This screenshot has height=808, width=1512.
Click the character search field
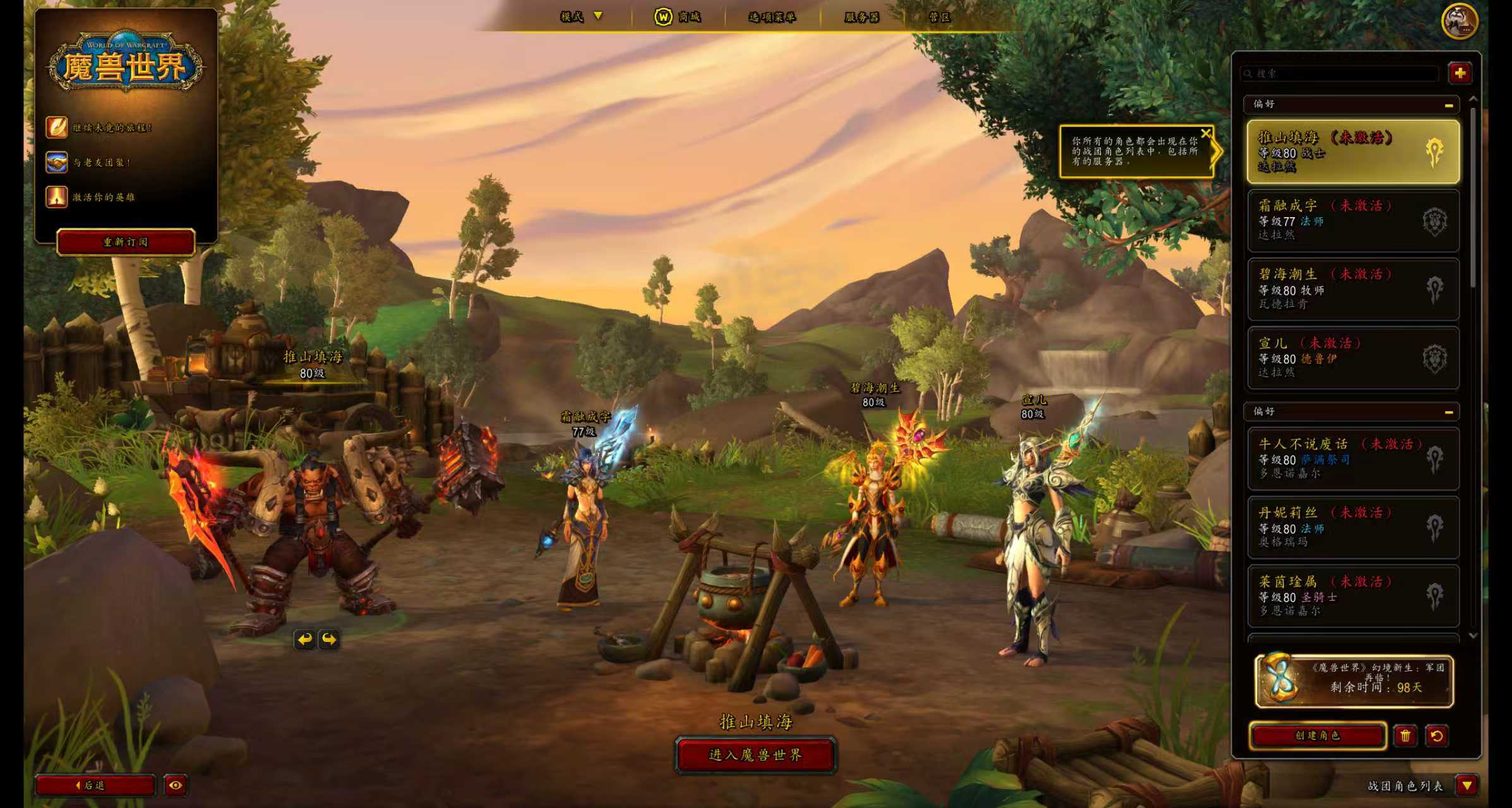coord(1339,74)
